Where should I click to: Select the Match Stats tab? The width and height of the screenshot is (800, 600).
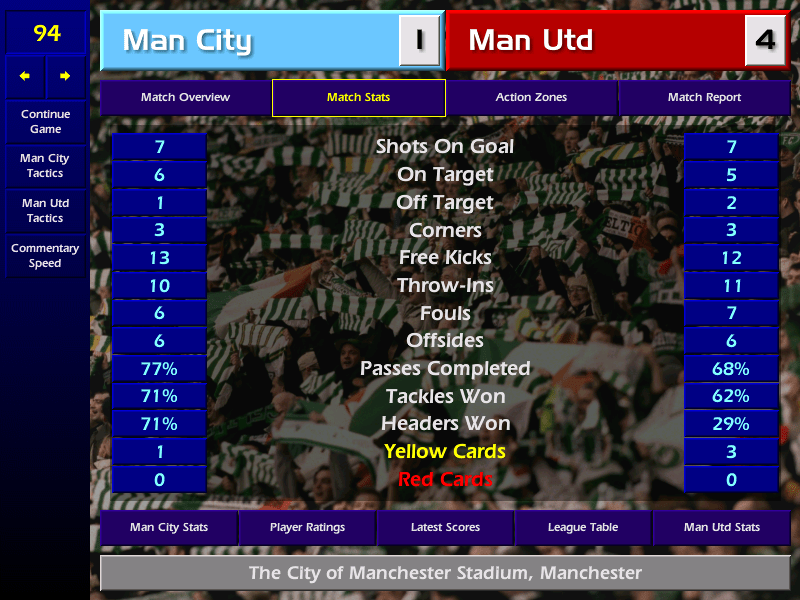coord(358,98)
